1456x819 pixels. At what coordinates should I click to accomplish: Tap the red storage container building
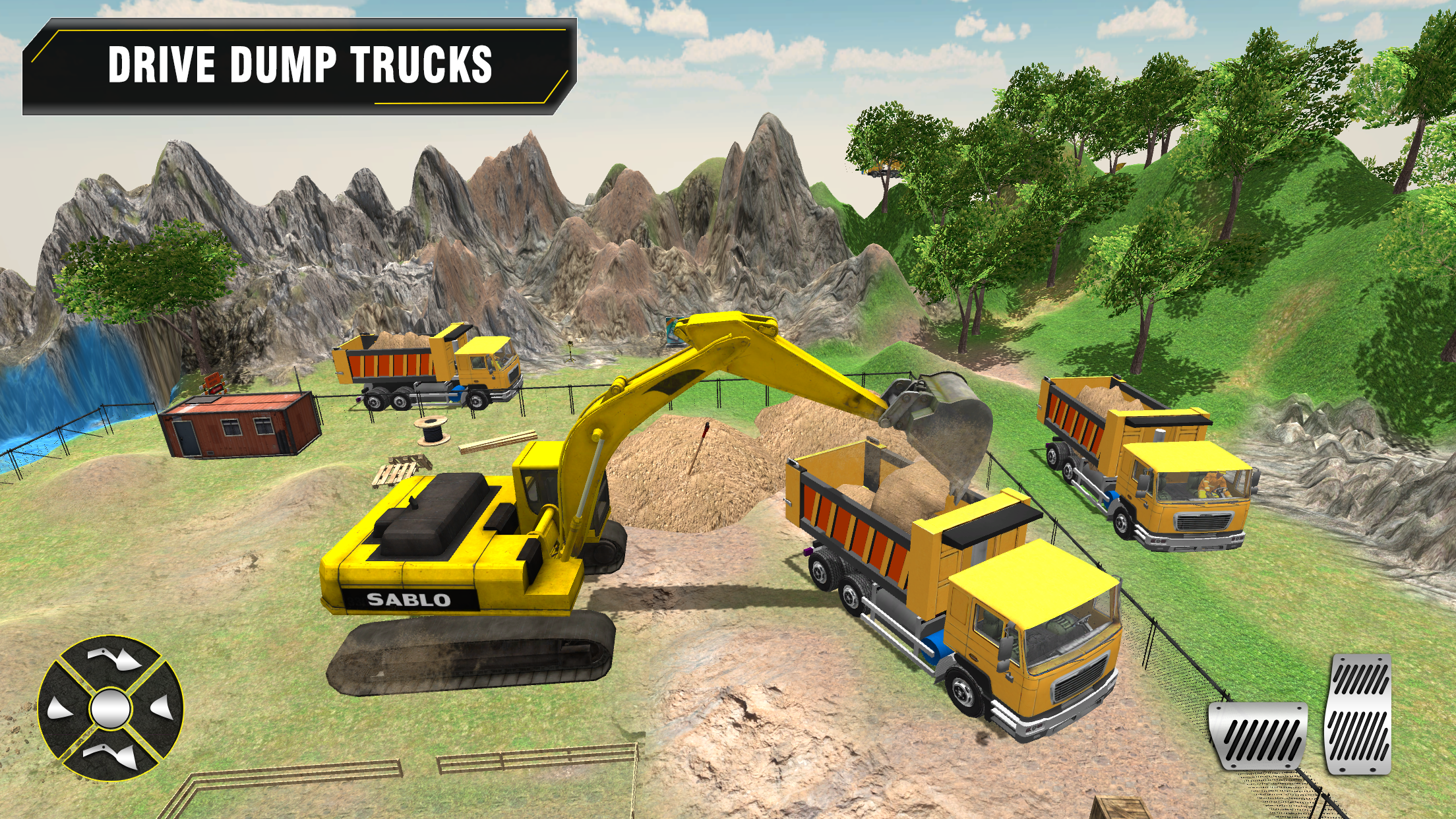click(x=237, y=425)
